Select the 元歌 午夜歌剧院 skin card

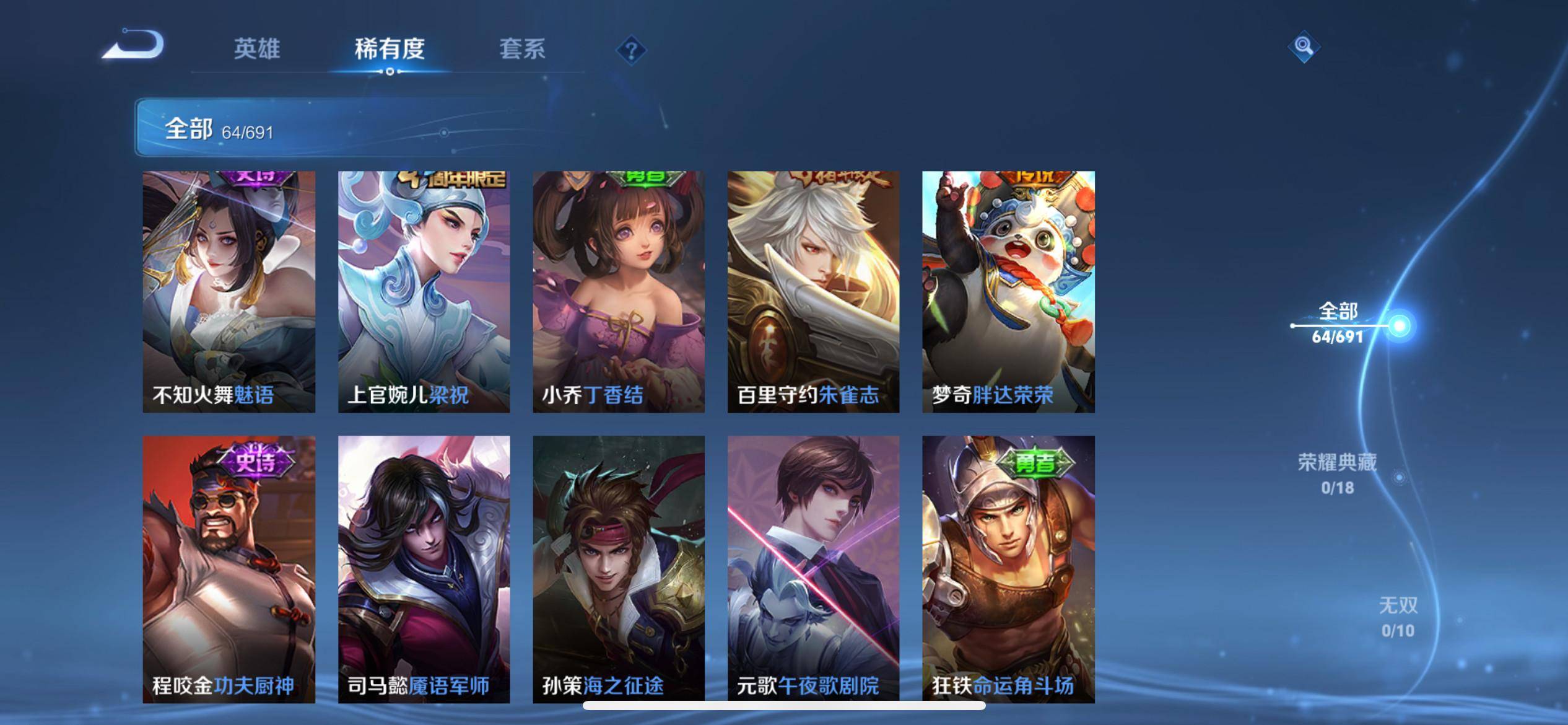point(813,569)
